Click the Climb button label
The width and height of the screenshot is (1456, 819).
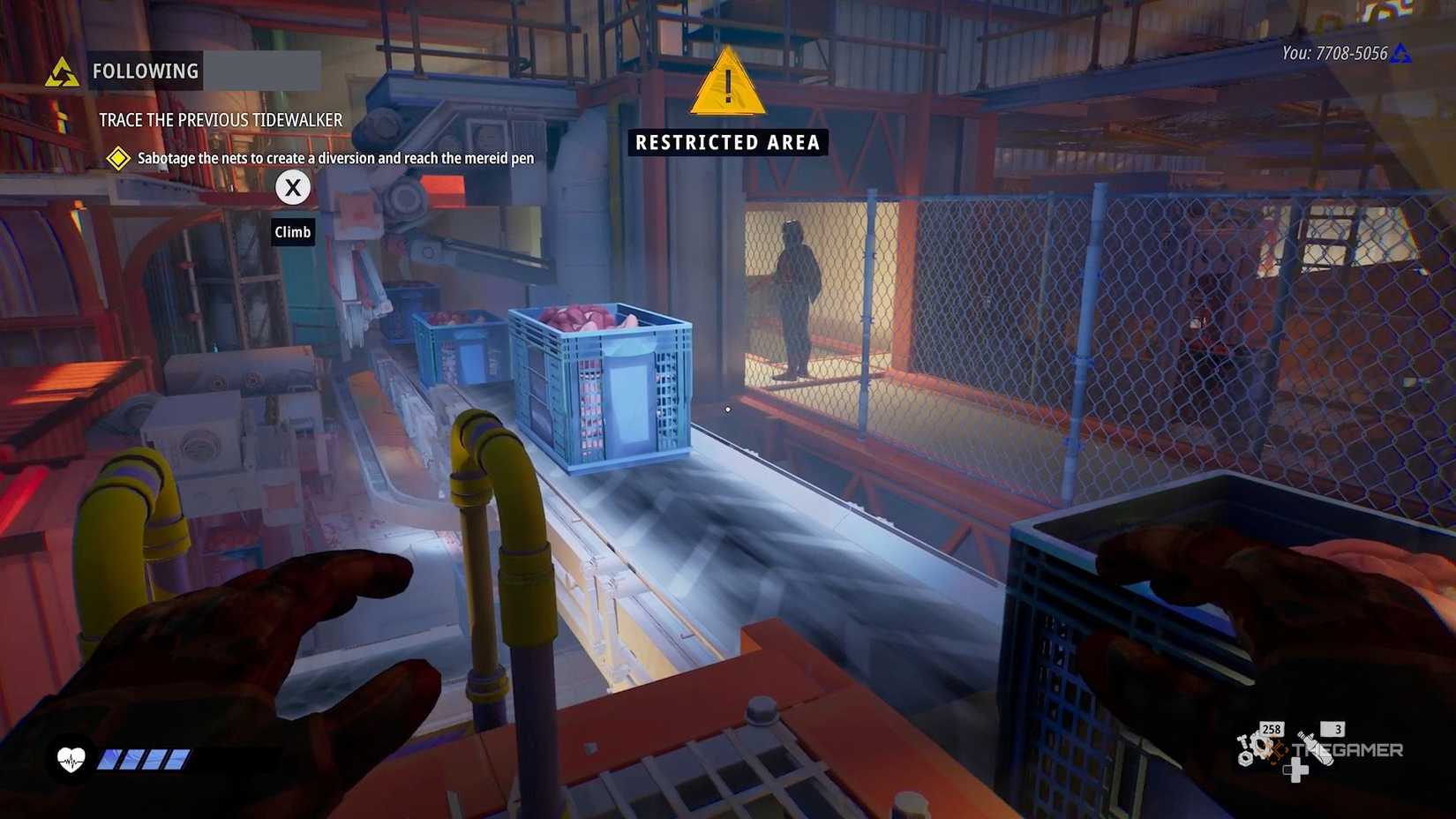[292, 232]
